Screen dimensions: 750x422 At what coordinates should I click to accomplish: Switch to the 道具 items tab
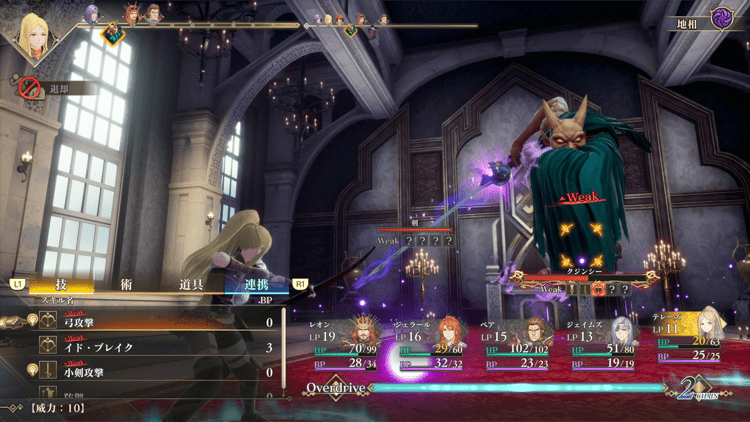(191, 284)
